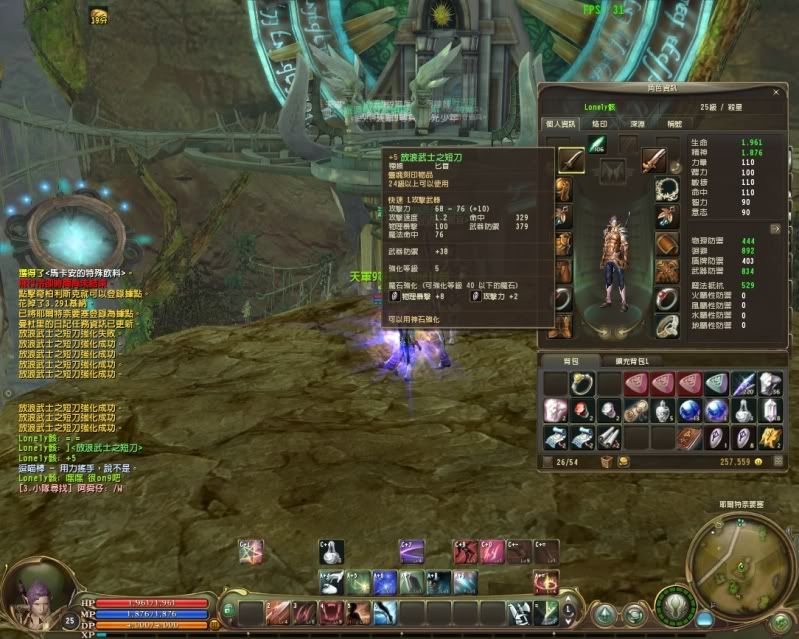Image resolution: width=799 pixels, height=639 pixels.
Task: Open the 深淵 tab
Action: [x=637, y=124]
